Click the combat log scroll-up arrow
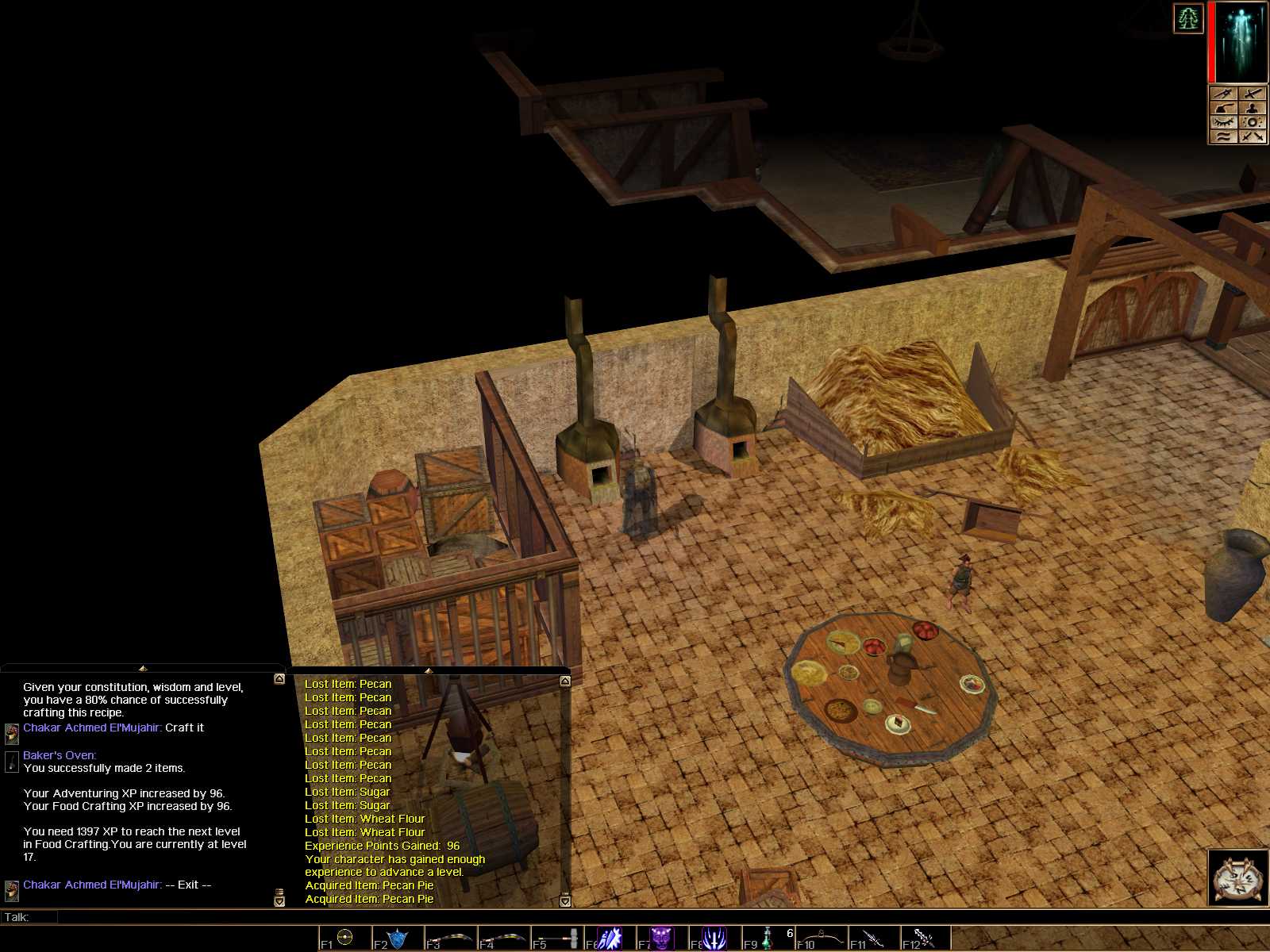1270x952 pixels. click(x=565, y=681)
